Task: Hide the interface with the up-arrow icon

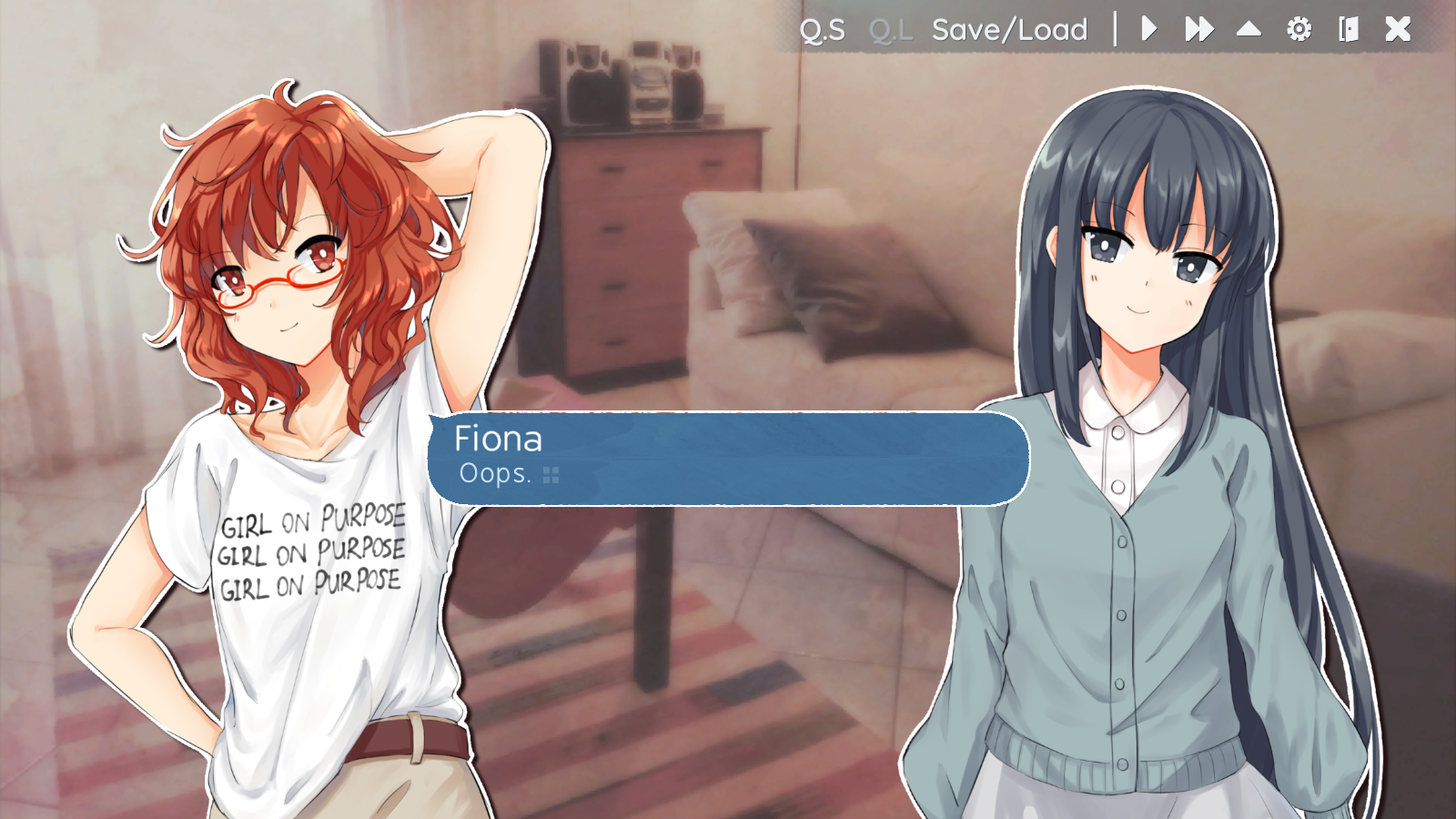Action: (1248, 29)
